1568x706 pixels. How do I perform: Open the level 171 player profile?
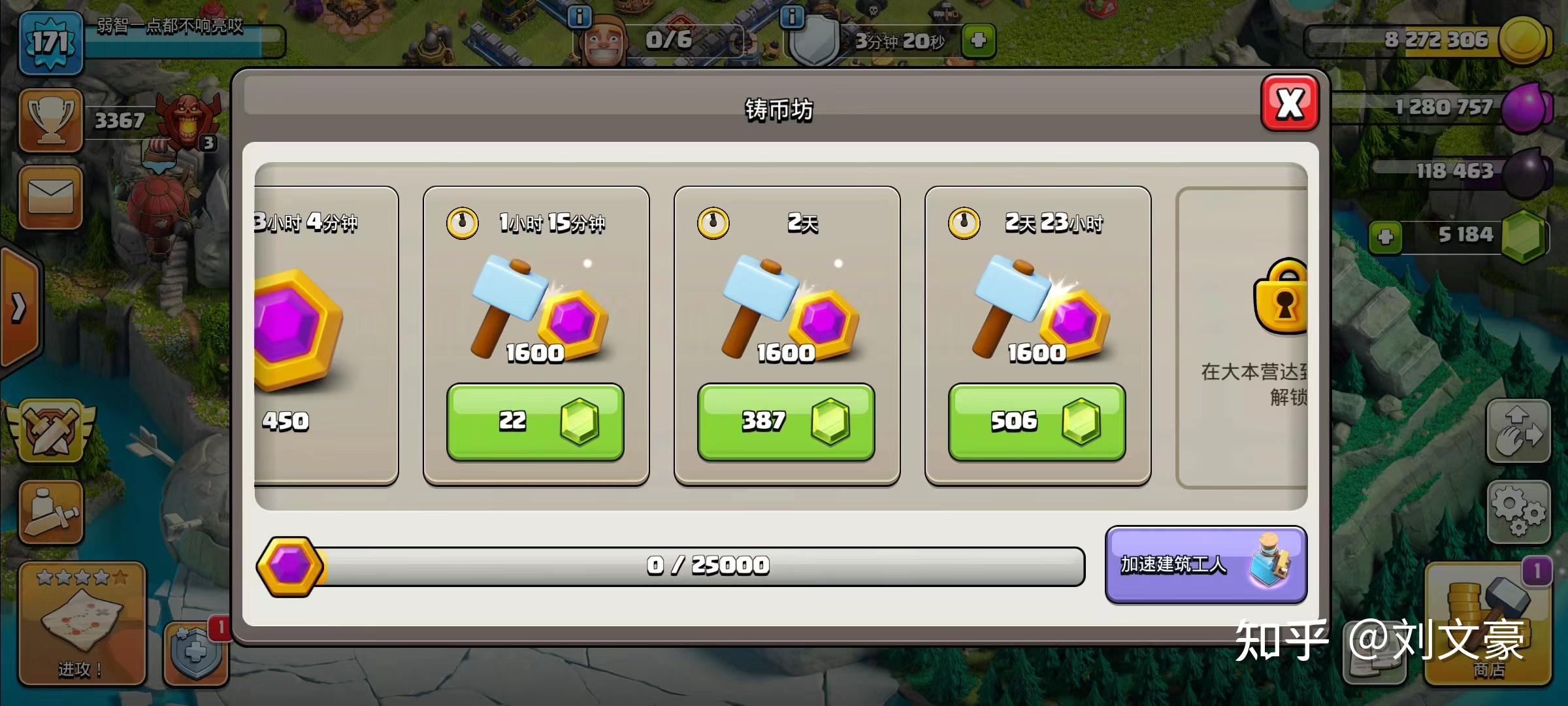tap(50, 44)
